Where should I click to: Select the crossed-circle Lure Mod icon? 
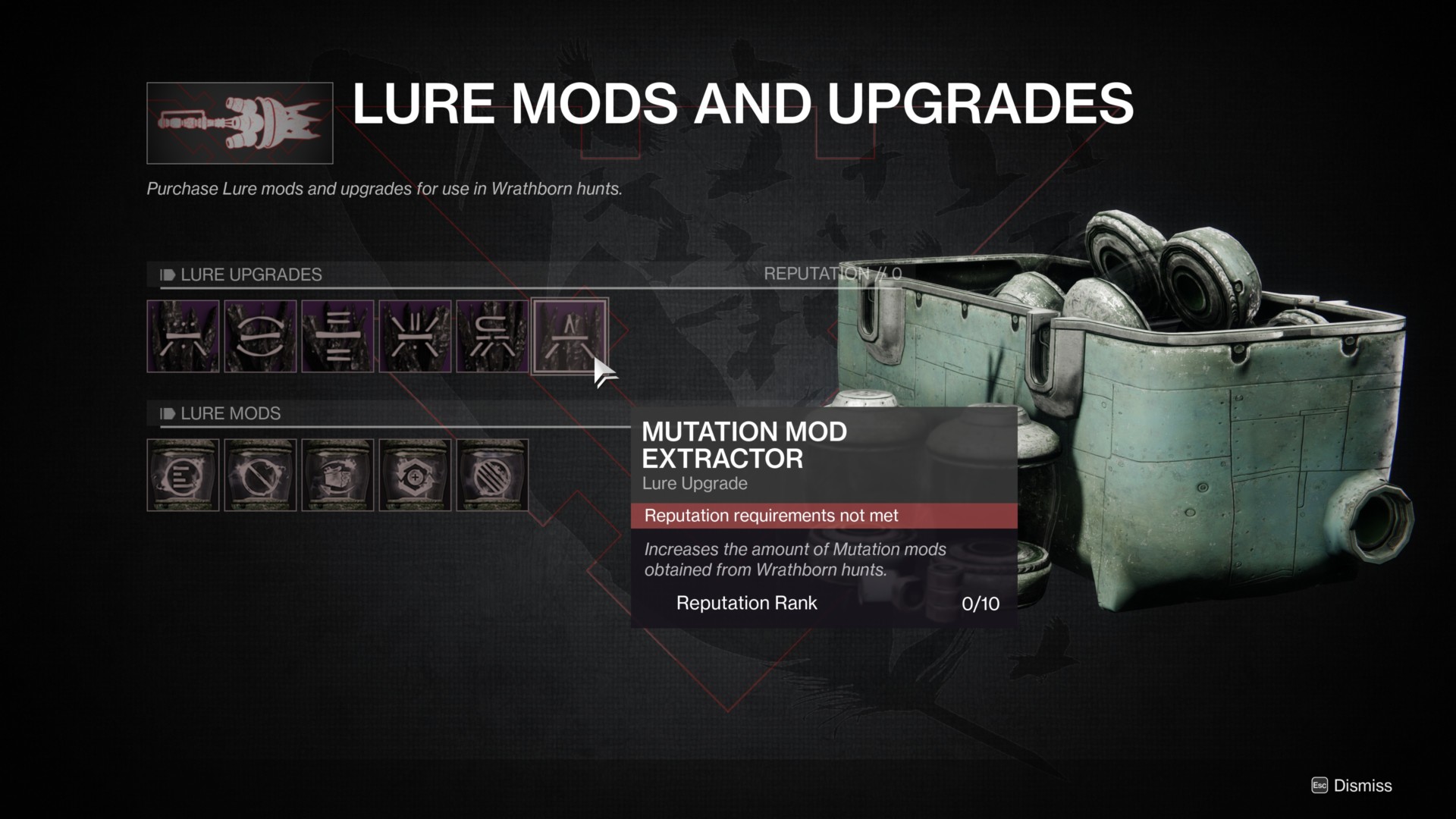pyautogui.click(x=260, y=475)
